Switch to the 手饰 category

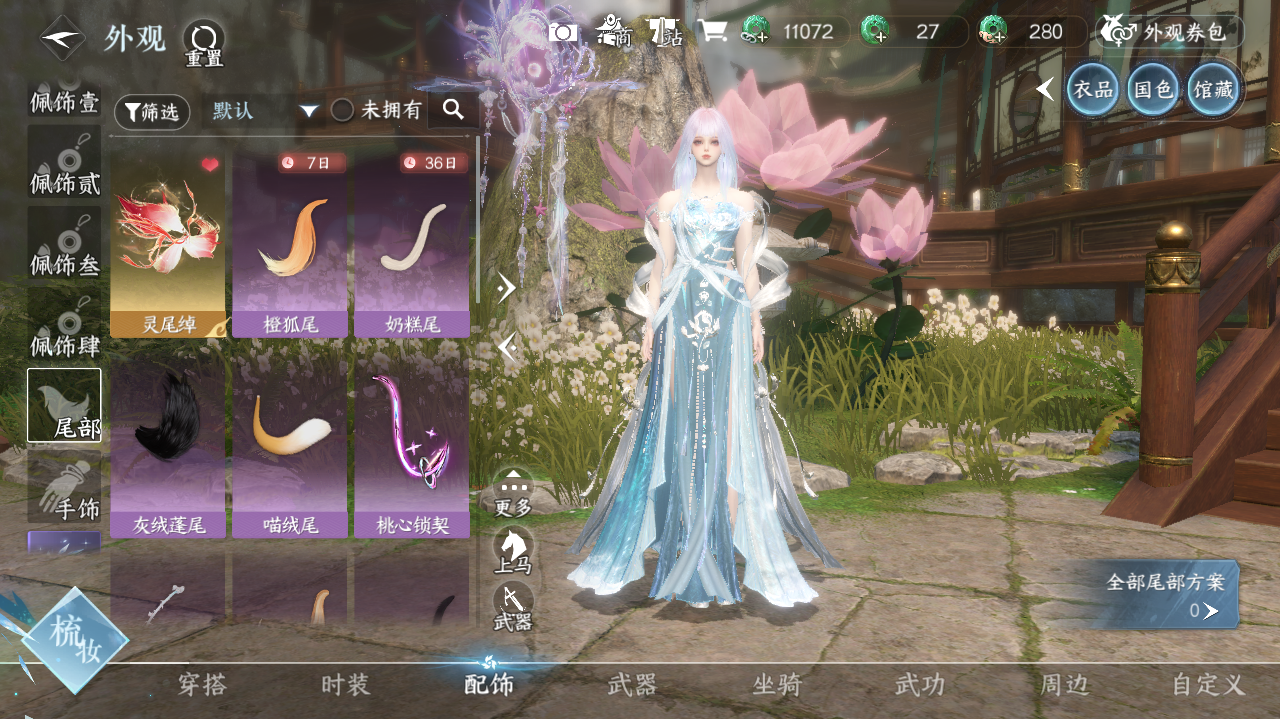point(65,488)
